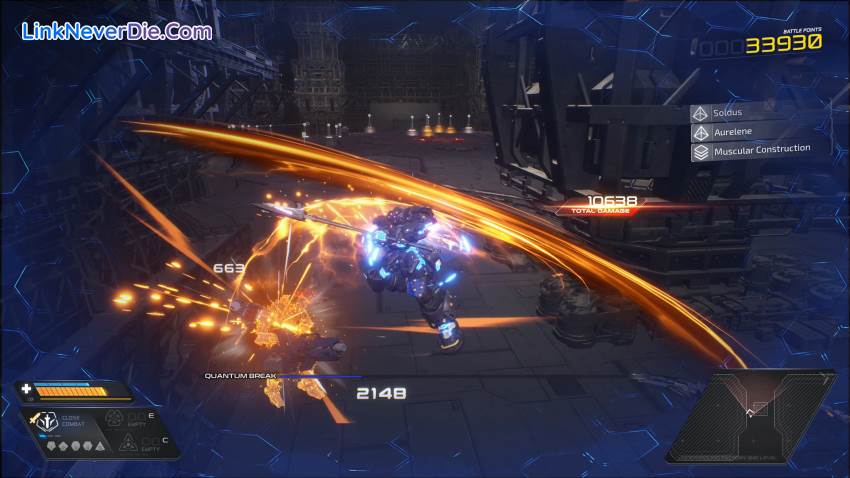Select the Solous pickup entry
The image size is (850, 478).
click(x=750, y=113)
